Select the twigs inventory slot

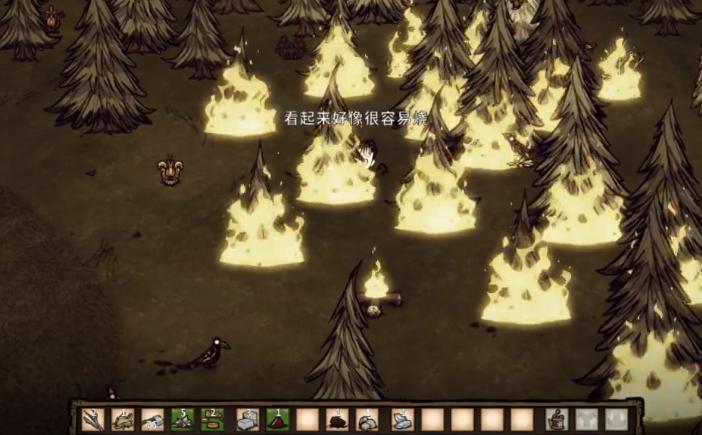tap(92, 420)
